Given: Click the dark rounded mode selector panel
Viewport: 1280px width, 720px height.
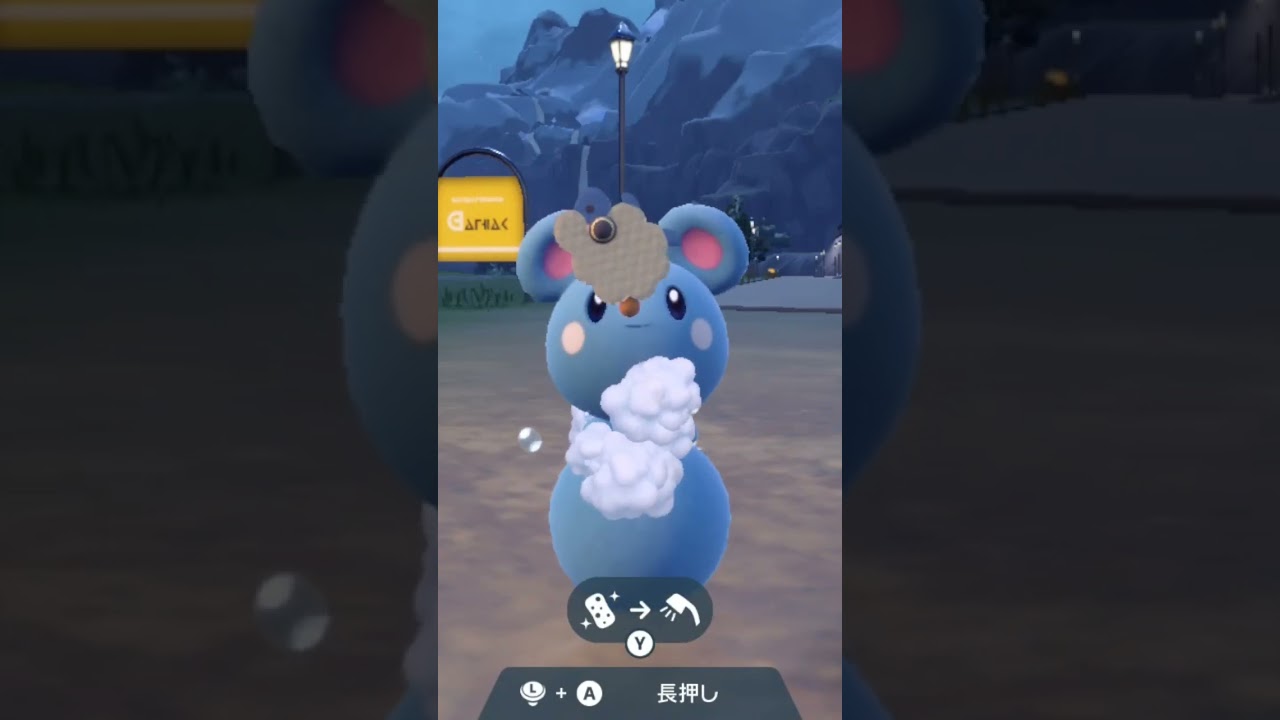Looking at the screenshot, I should [640, 610].
